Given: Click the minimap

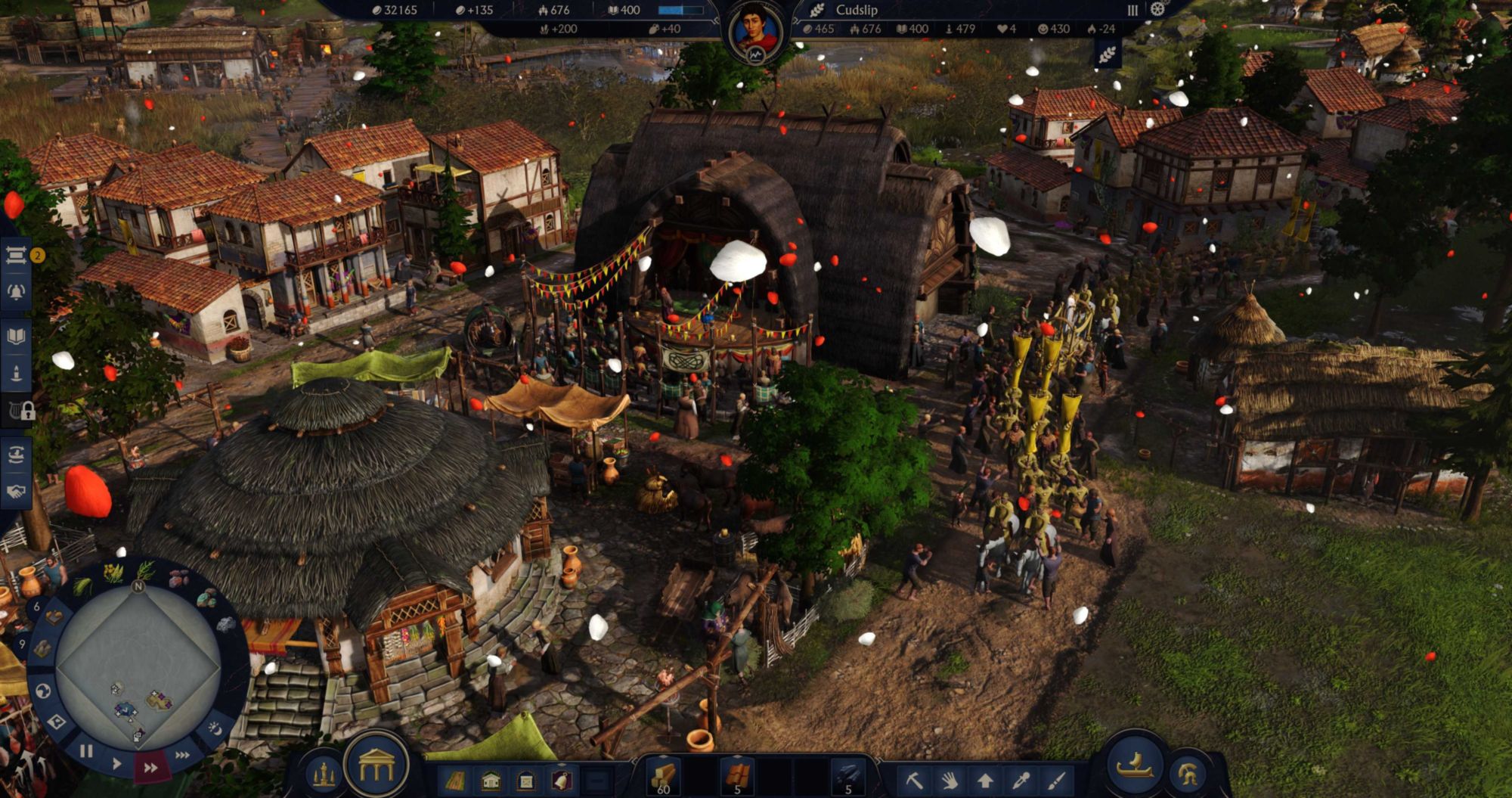Looking at the screenshot, I should pos(138,664).
